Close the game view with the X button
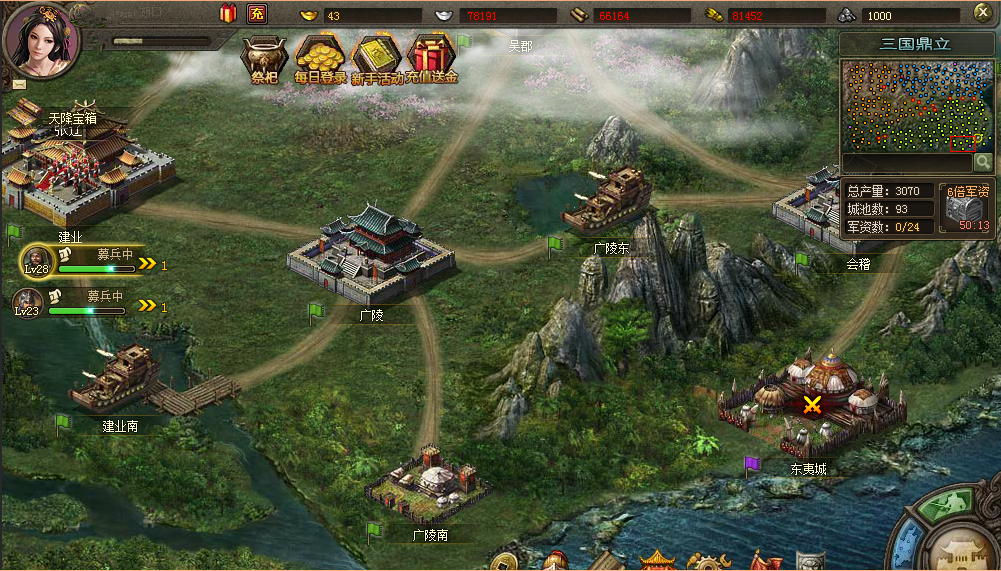The height and width of the screenshot is (571, 1001). click(982, 13)
